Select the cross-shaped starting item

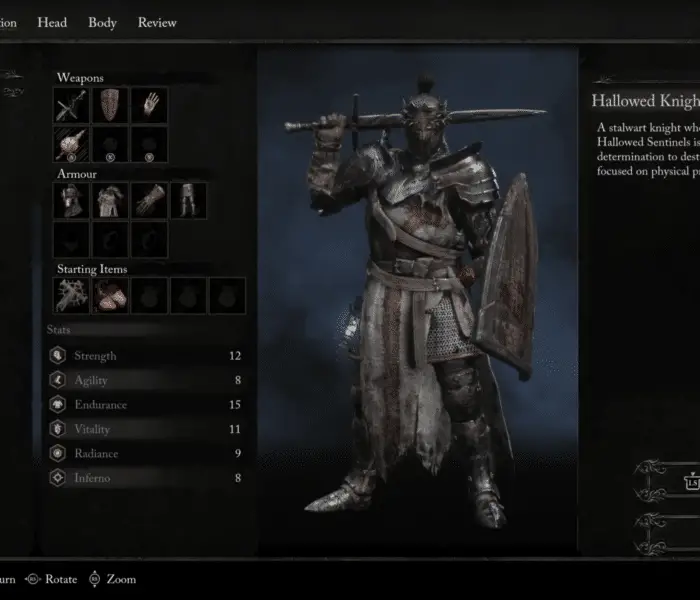tap(72, 295)
